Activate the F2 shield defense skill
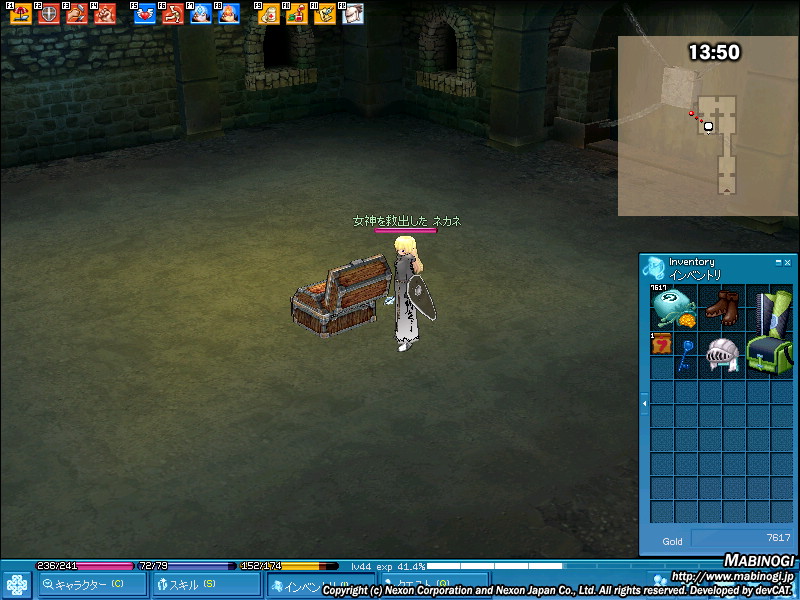This screenshot has height=600, width=800. pos(48,14)
